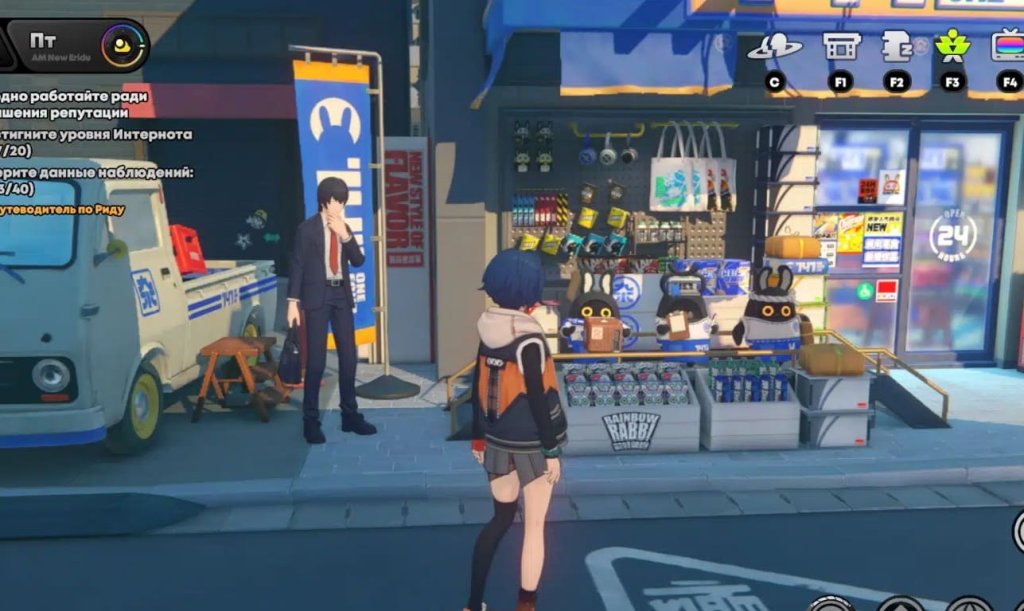Select the green figure icon labeled F3

coord(950,46)
